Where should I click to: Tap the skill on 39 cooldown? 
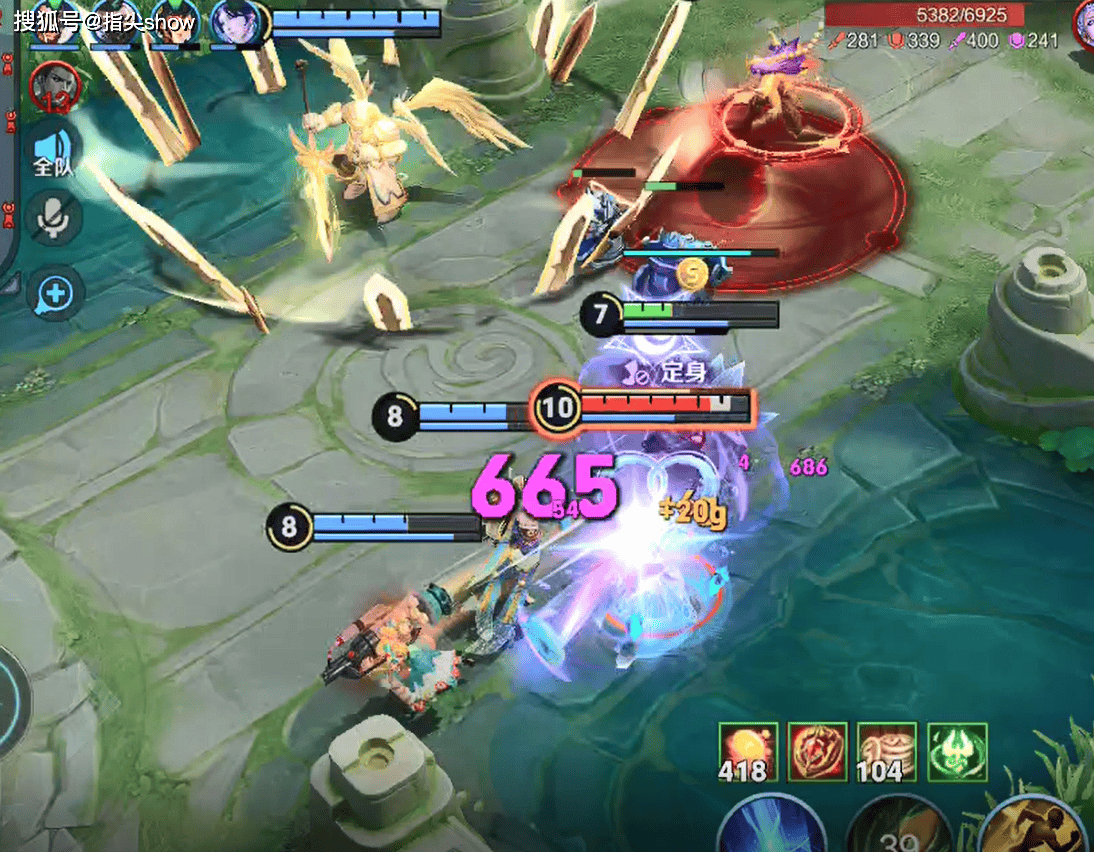pos(897,828)
